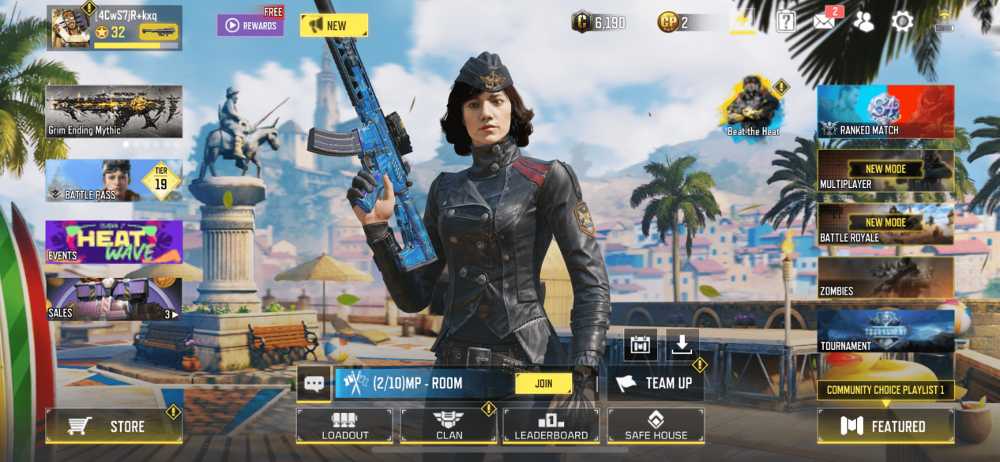1000x462 pixels.
Task: Open the Settings gear icon
Action: (902, 21)
